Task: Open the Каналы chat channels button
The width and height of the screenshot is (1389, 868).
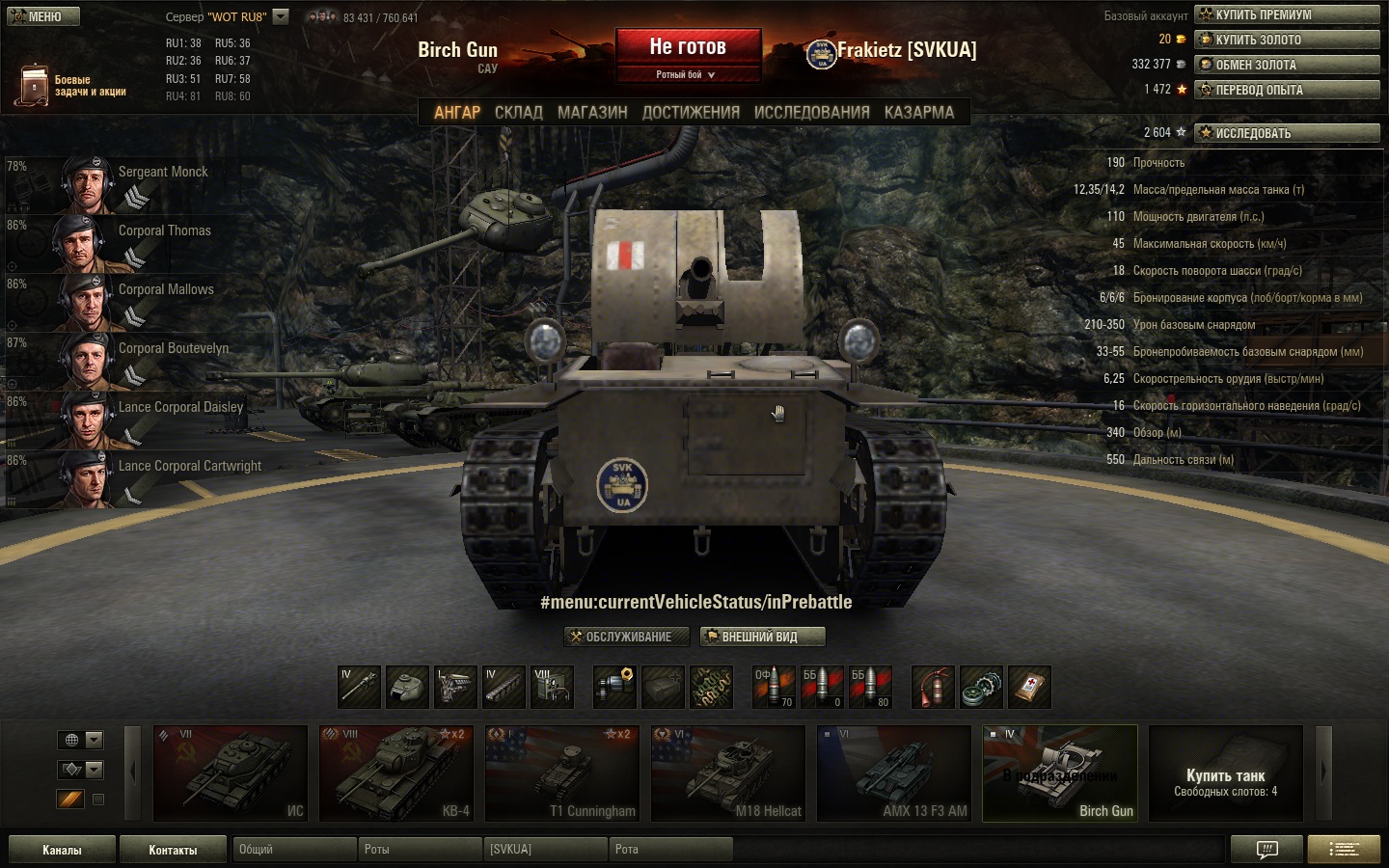Action: 62,850
